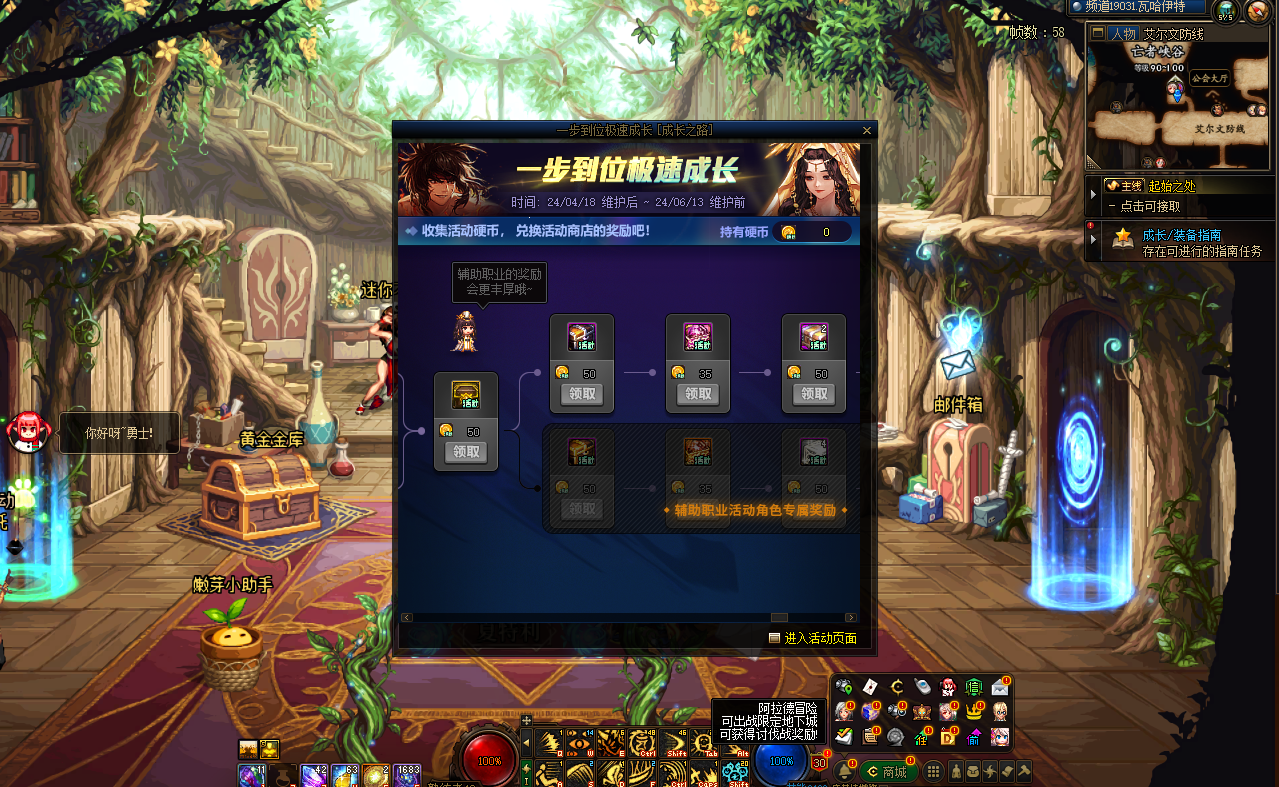The width and height of the screenshot is (1279, 787).
Task: Open the character silhouette menu icon
Action: 958,771
